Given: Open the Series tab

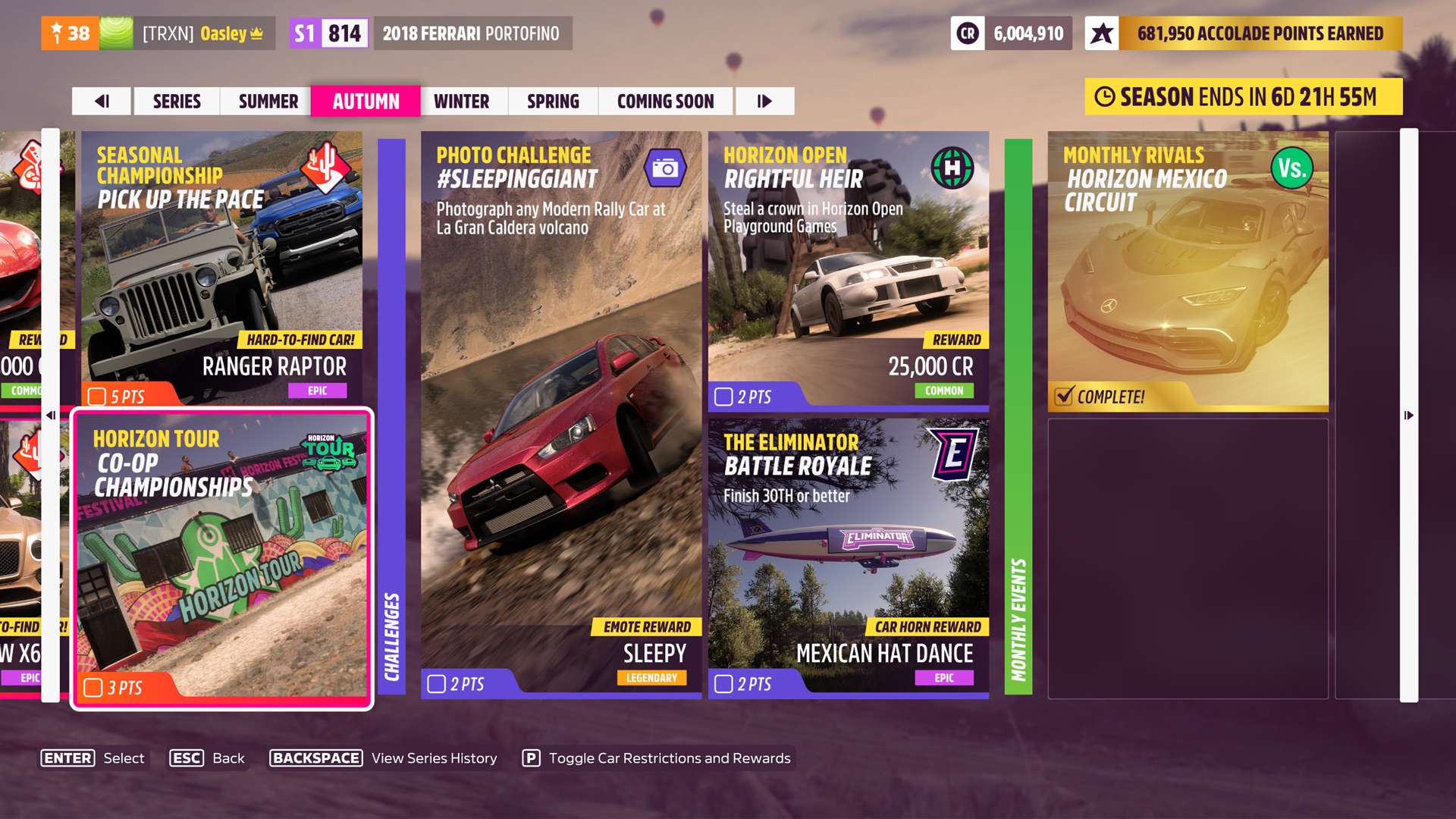Looking at the screenshot, I should [x=176, y=101].
